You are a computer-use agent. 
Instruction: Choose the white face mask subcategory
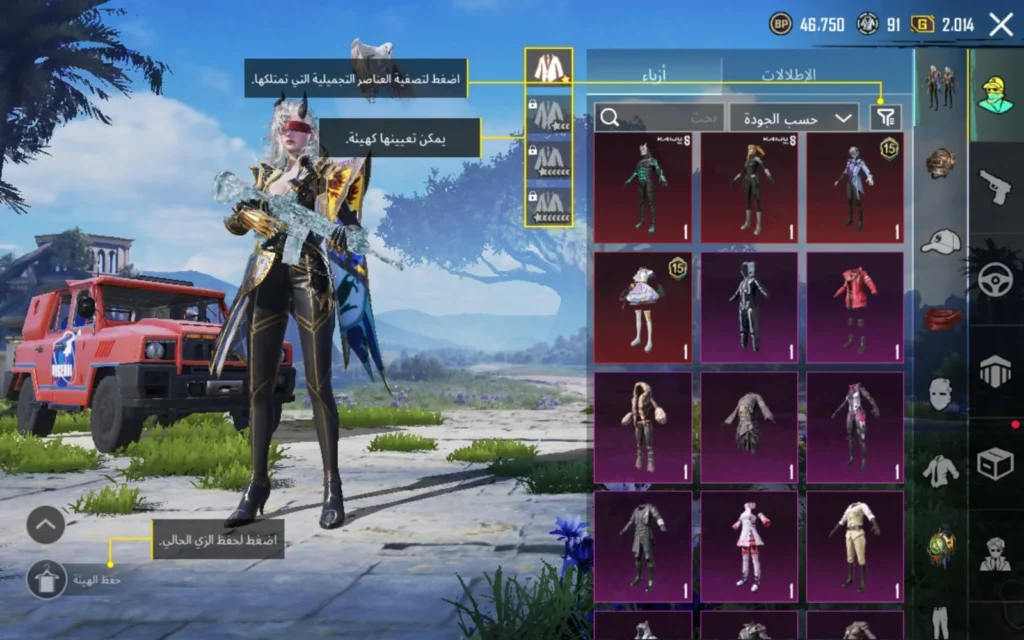click(x=941, y=394)
